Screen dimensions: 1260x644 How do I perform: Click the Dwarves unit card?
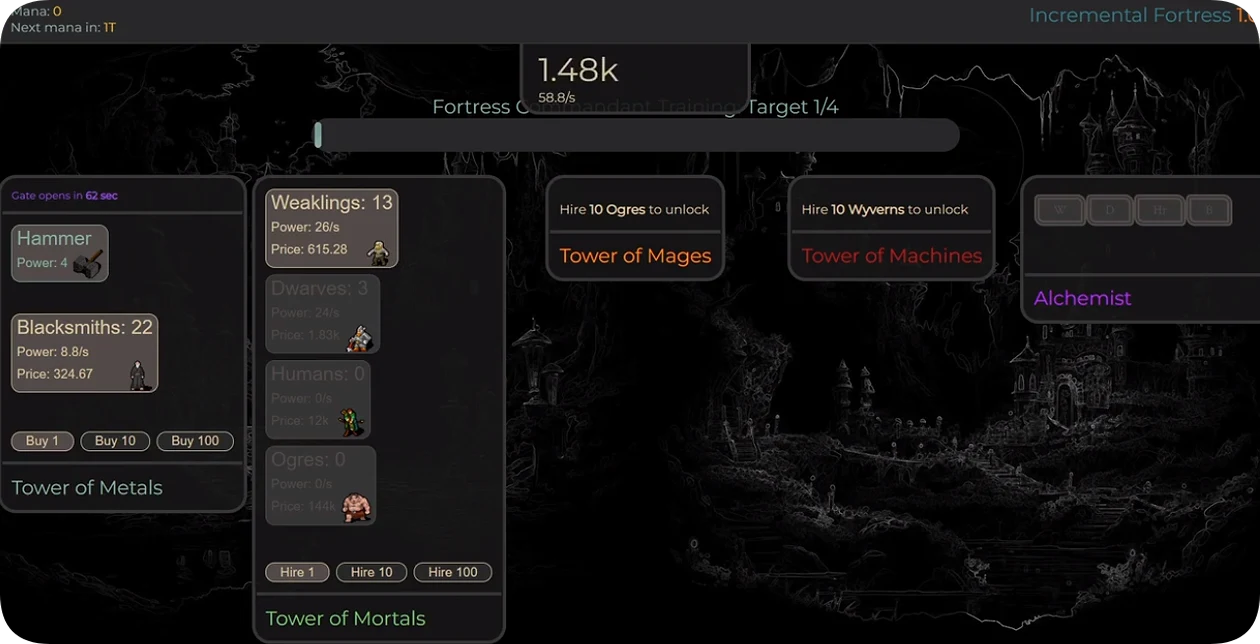[x=322, y=314]
